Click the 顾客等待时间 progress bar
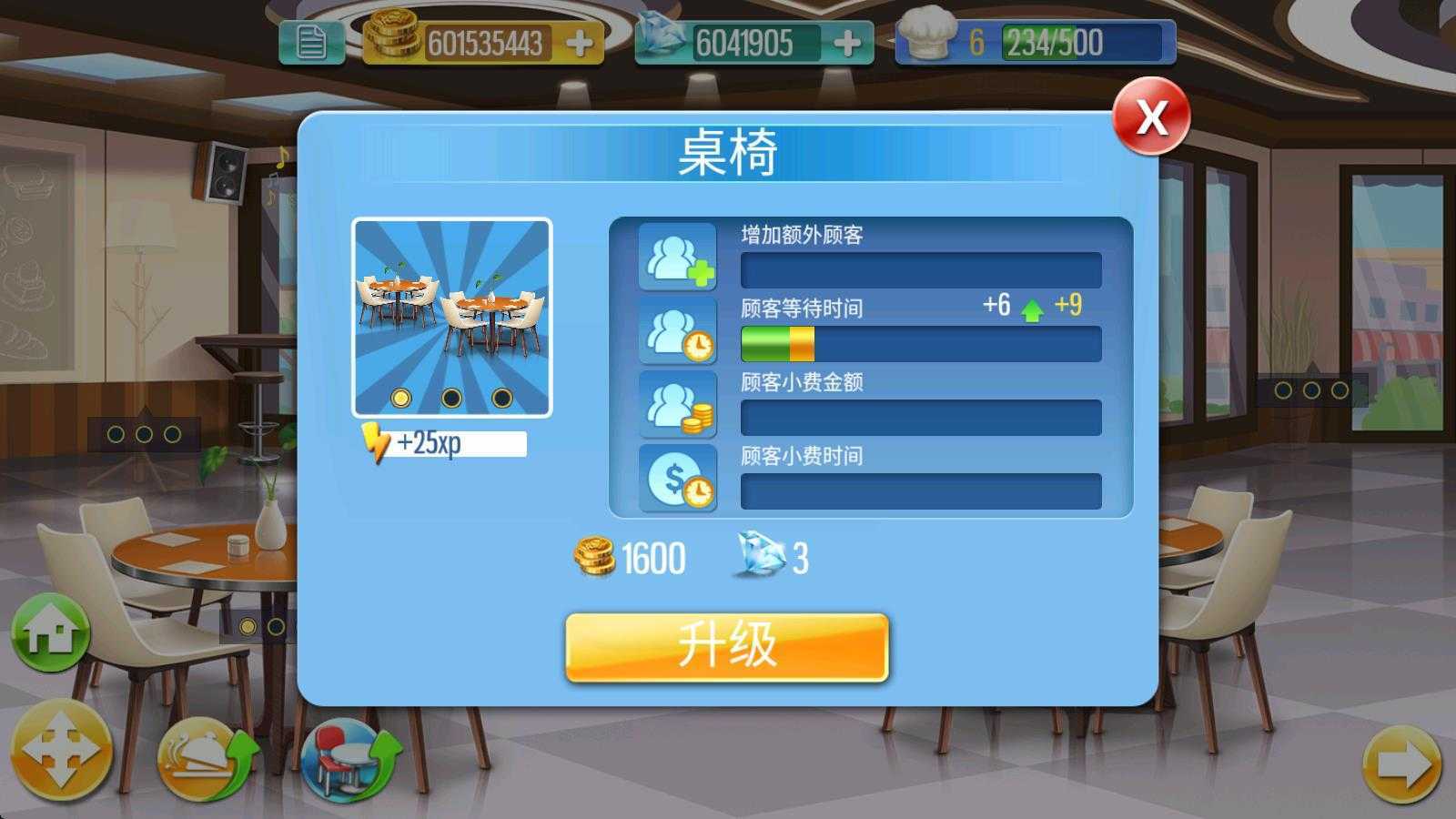Screen dimensions: 1456x819 coord(921,344)
